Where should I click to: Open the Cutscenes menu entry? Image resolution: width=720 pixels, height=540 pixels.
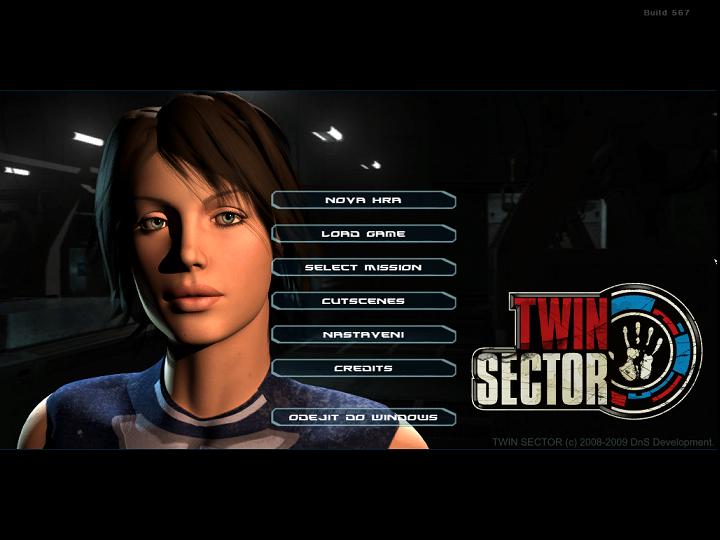pyautogui.click(x=363, y=301)
